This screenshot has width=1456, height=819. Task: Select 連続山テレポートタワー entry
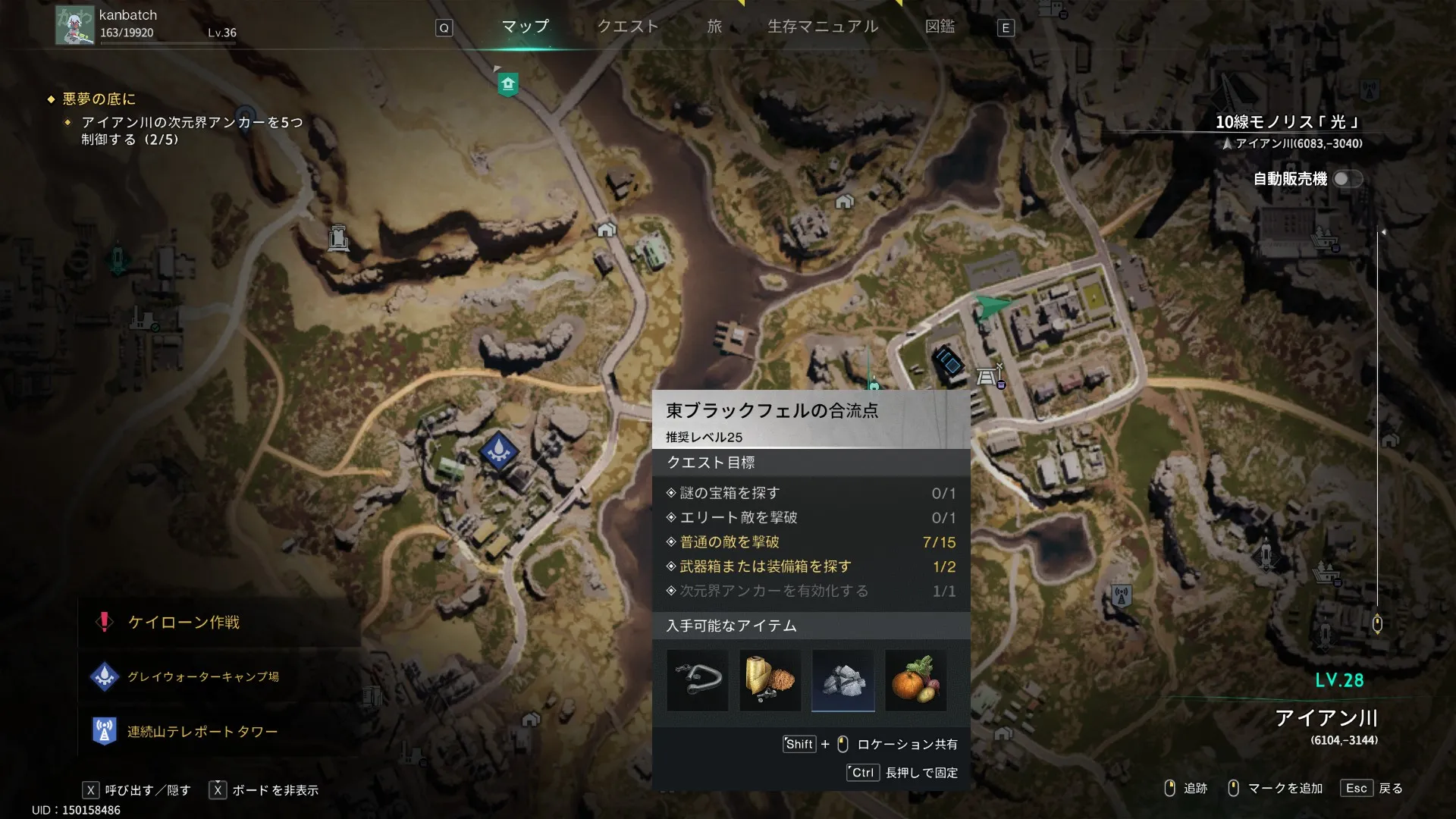[x=202, y=732]
